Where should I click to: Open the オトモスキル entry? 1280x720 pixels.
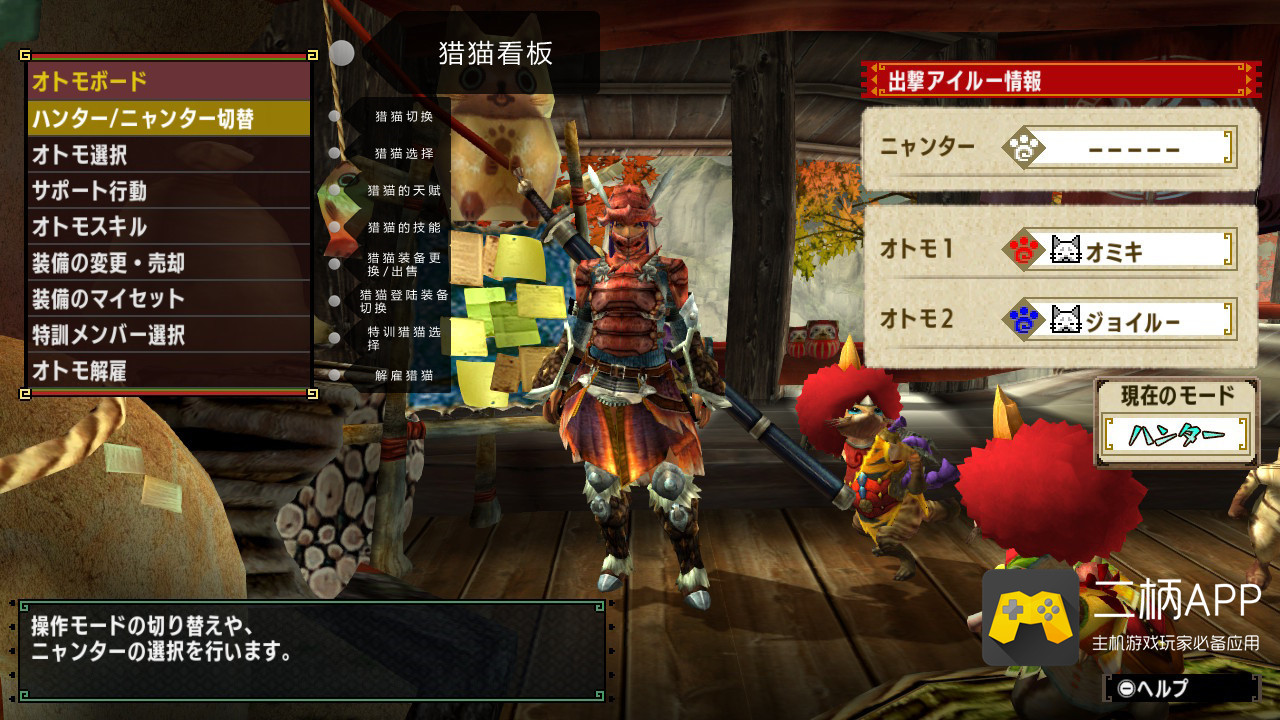[x=168, y=227]
